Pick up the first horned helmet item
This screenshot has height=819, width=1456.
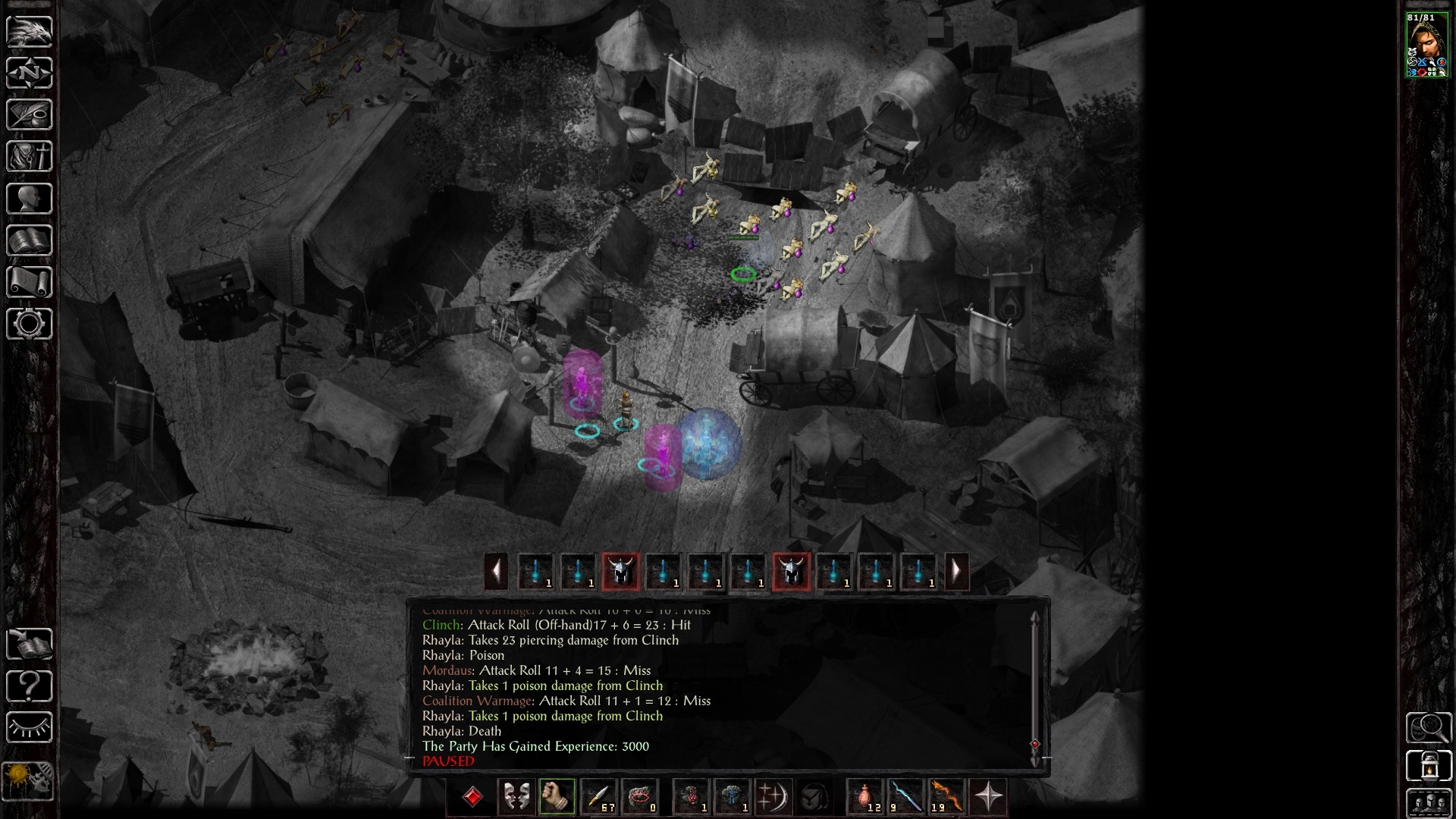(x=620, y=571)
